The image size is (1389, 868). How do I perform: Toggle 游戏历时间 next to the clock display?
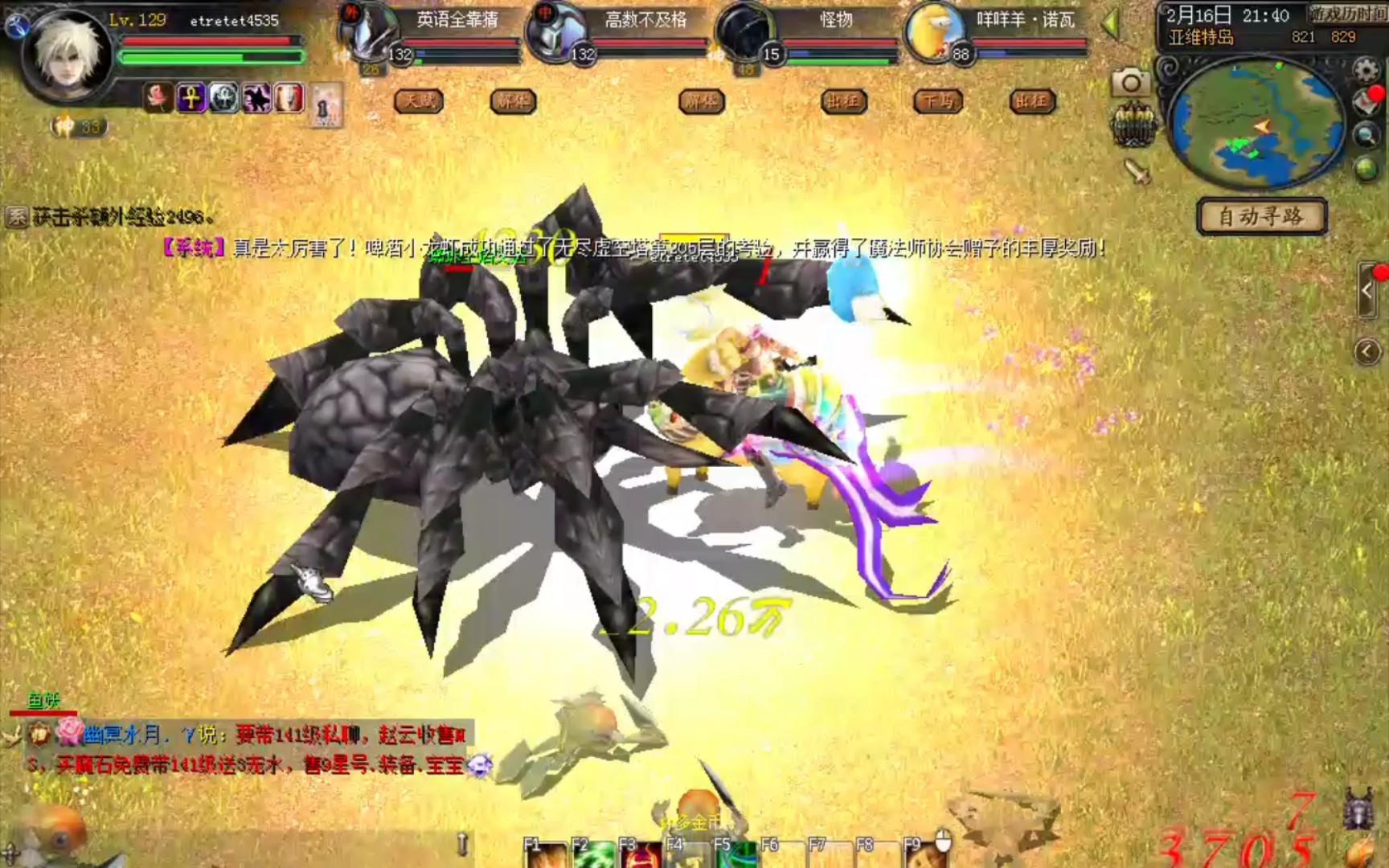pyautogui.click(x=1349, y=13)
